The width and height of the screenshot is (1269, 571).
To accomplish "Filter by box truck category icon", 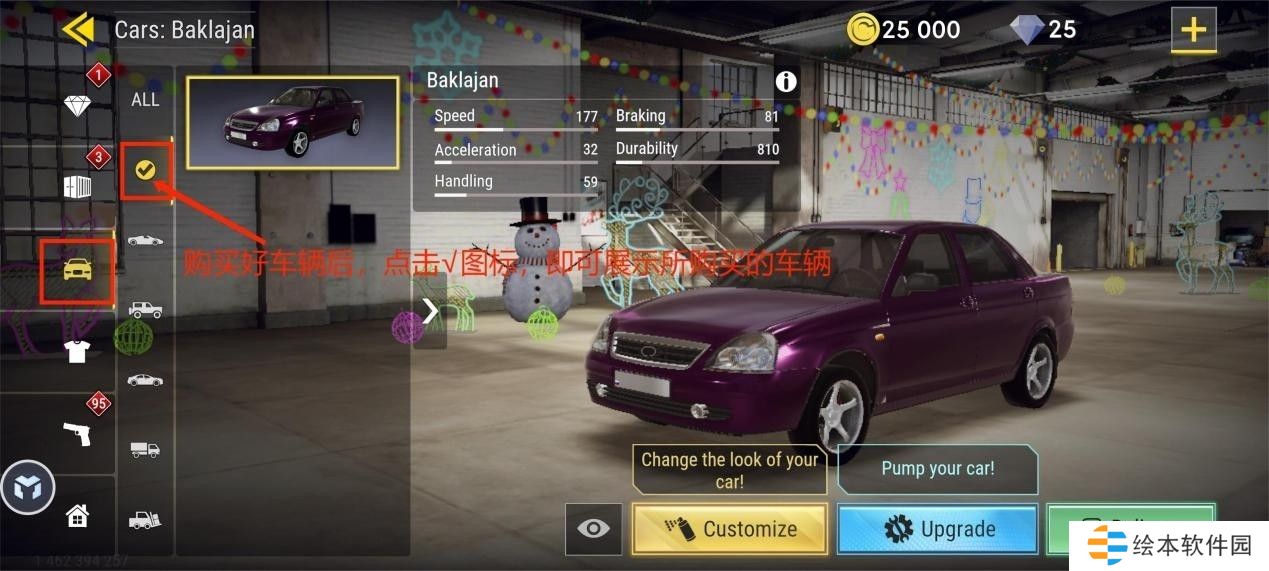I will [145, 450].
